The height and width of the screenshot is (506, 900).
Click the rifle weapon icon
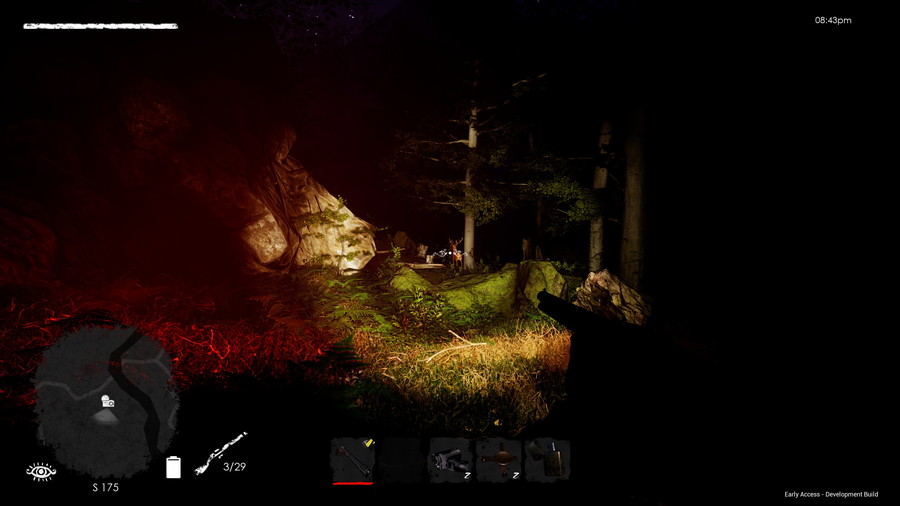220,453
